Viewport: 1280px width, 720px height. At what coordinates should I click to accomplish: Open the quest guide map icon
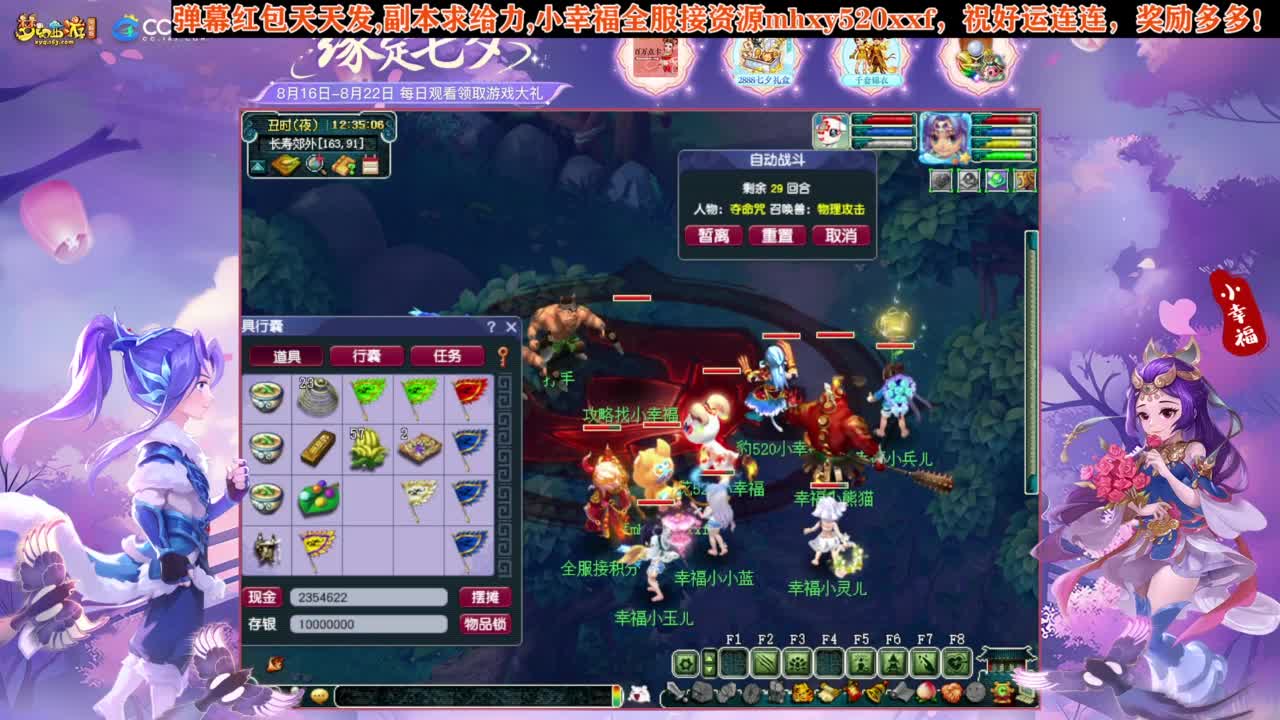[344, 163]
